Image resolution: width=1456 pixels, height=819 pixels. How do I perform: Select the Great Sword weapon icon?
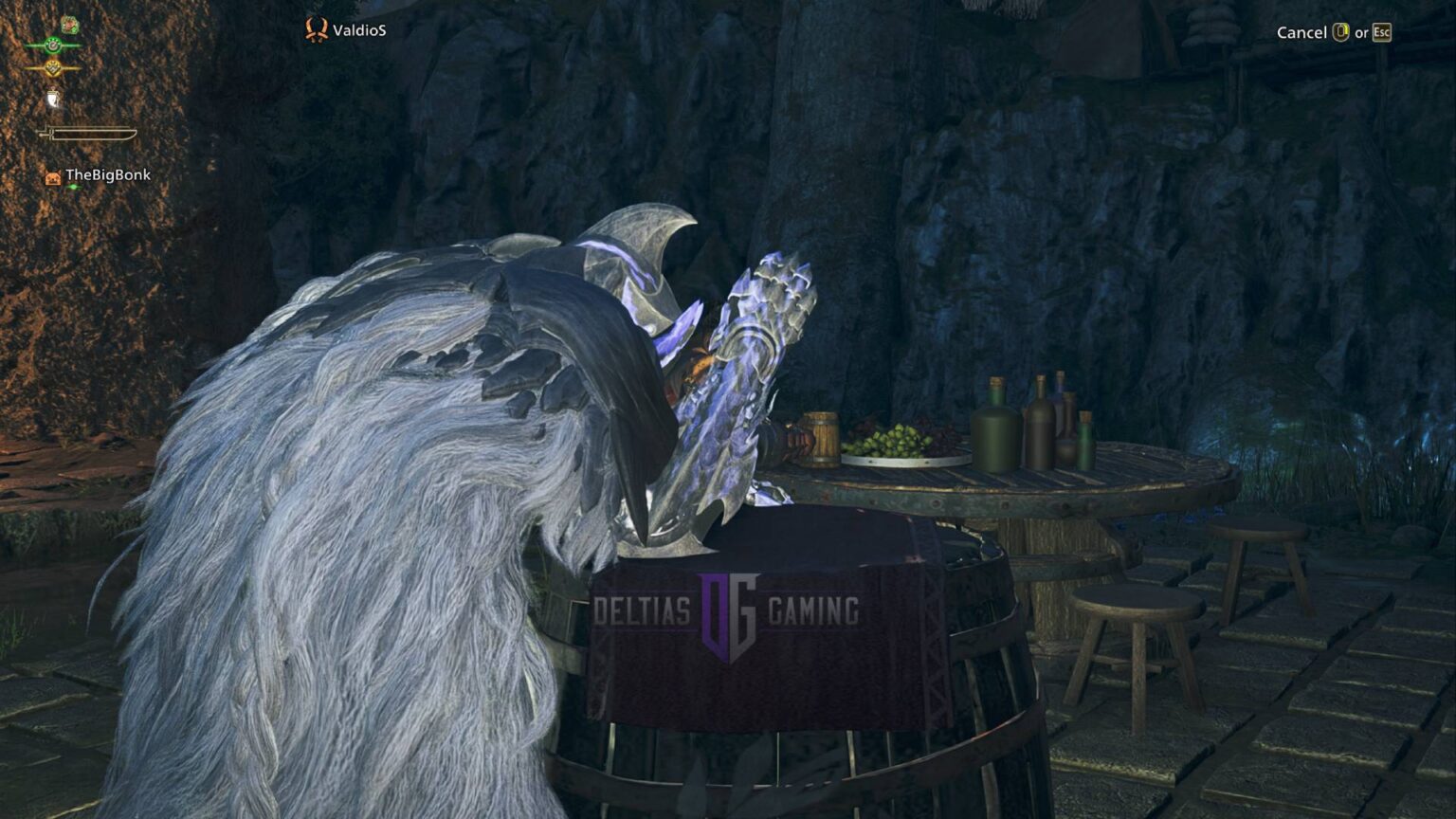89,133
